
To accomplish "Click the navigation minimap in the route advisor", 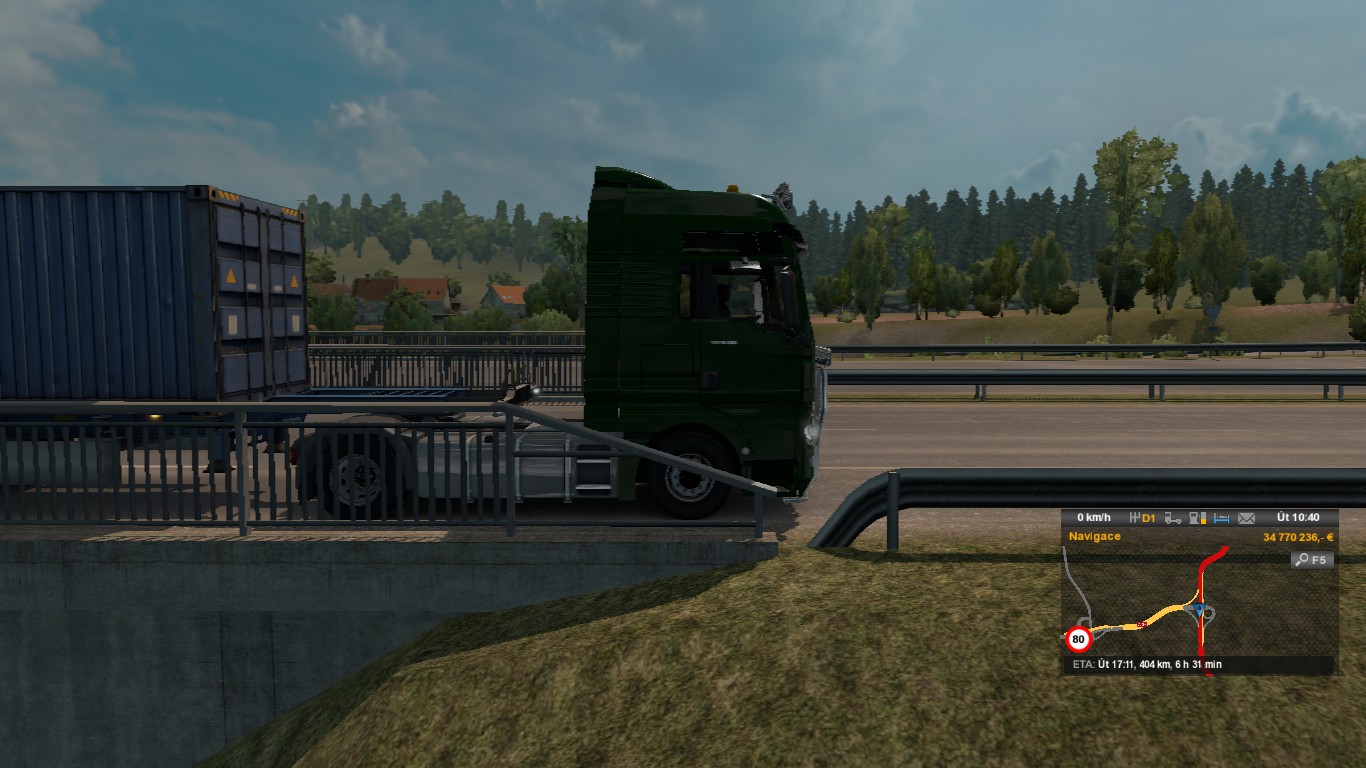I will pos(1198,612).
